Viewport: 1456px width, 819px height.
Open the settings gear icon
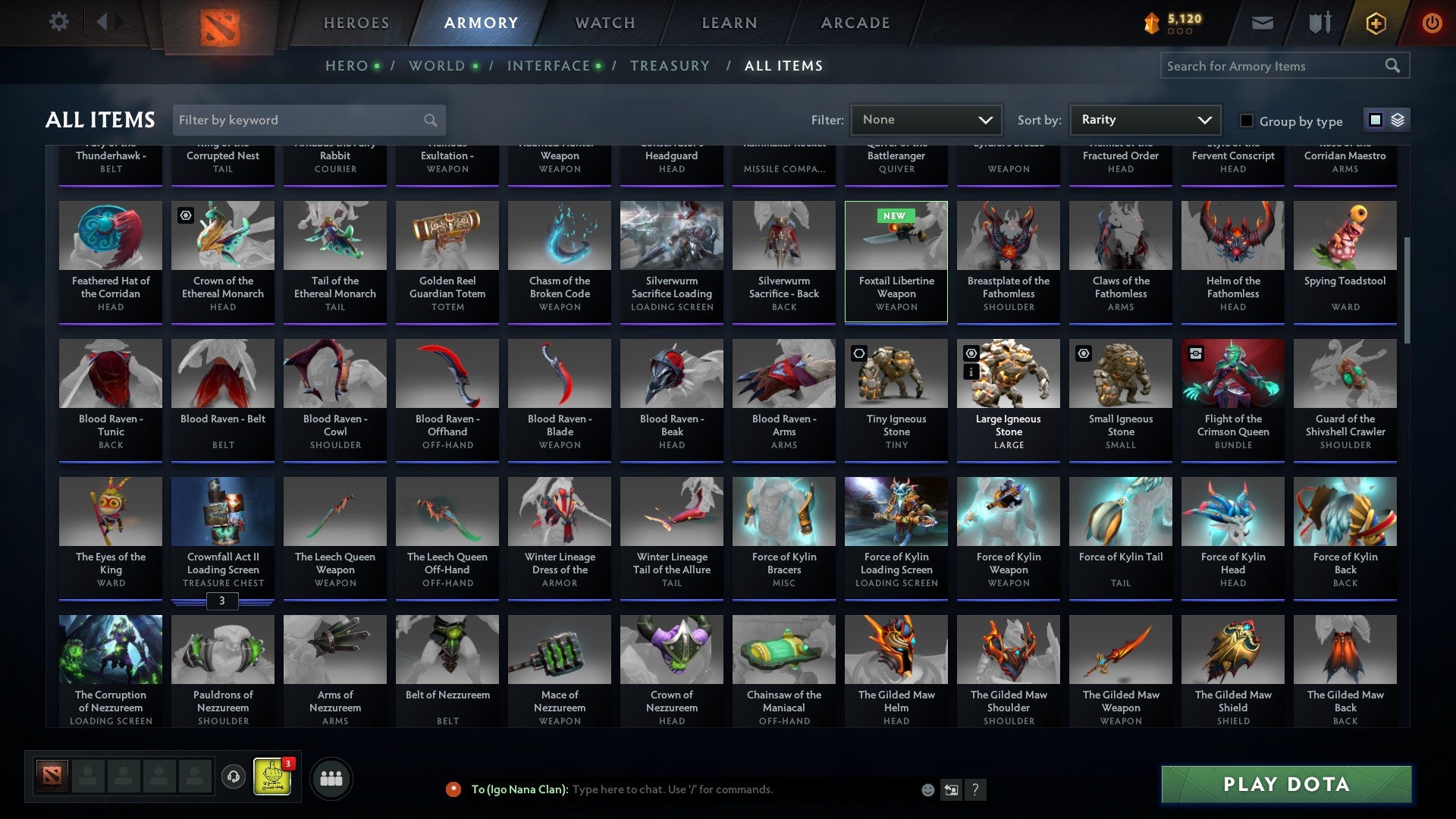(58, 22)
